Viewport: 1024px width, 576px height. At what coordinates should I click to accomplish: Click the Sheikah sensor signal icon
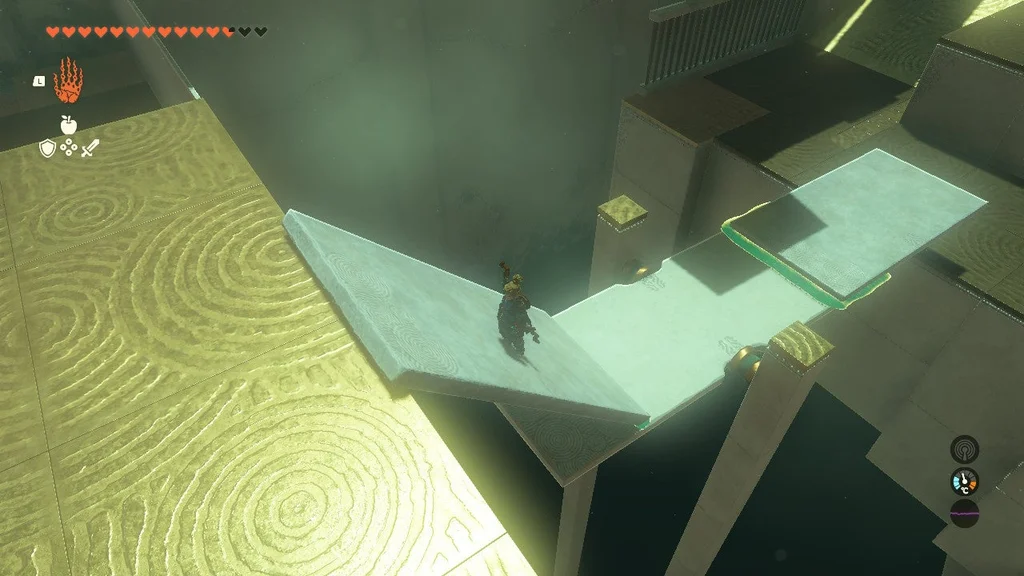(x=964, y=449)
